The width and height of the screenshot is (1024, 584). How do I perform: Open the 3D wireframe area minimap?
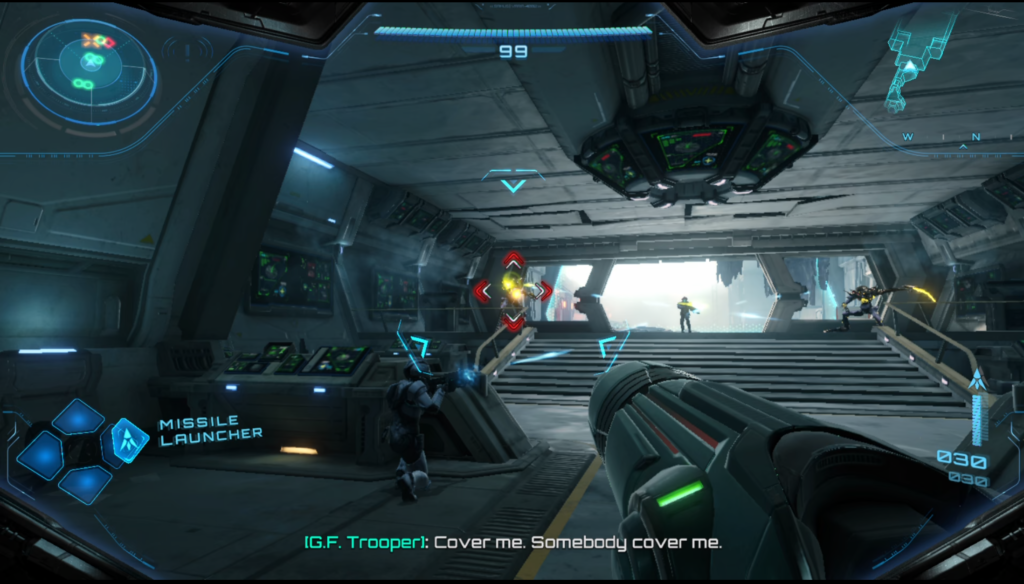click(915, 58)
